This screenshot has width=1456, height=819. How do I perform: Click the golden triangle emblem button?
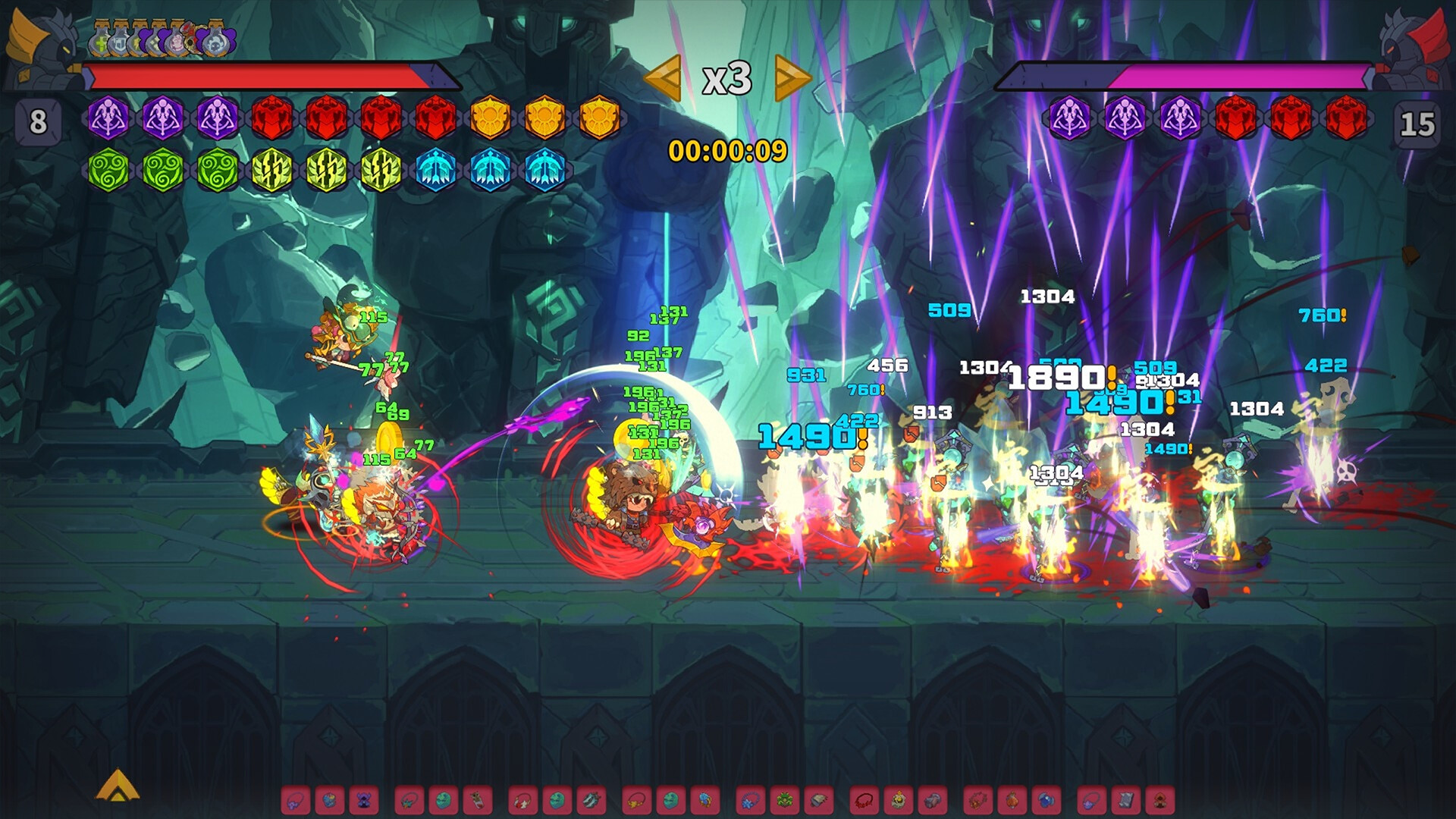(118, 786)
